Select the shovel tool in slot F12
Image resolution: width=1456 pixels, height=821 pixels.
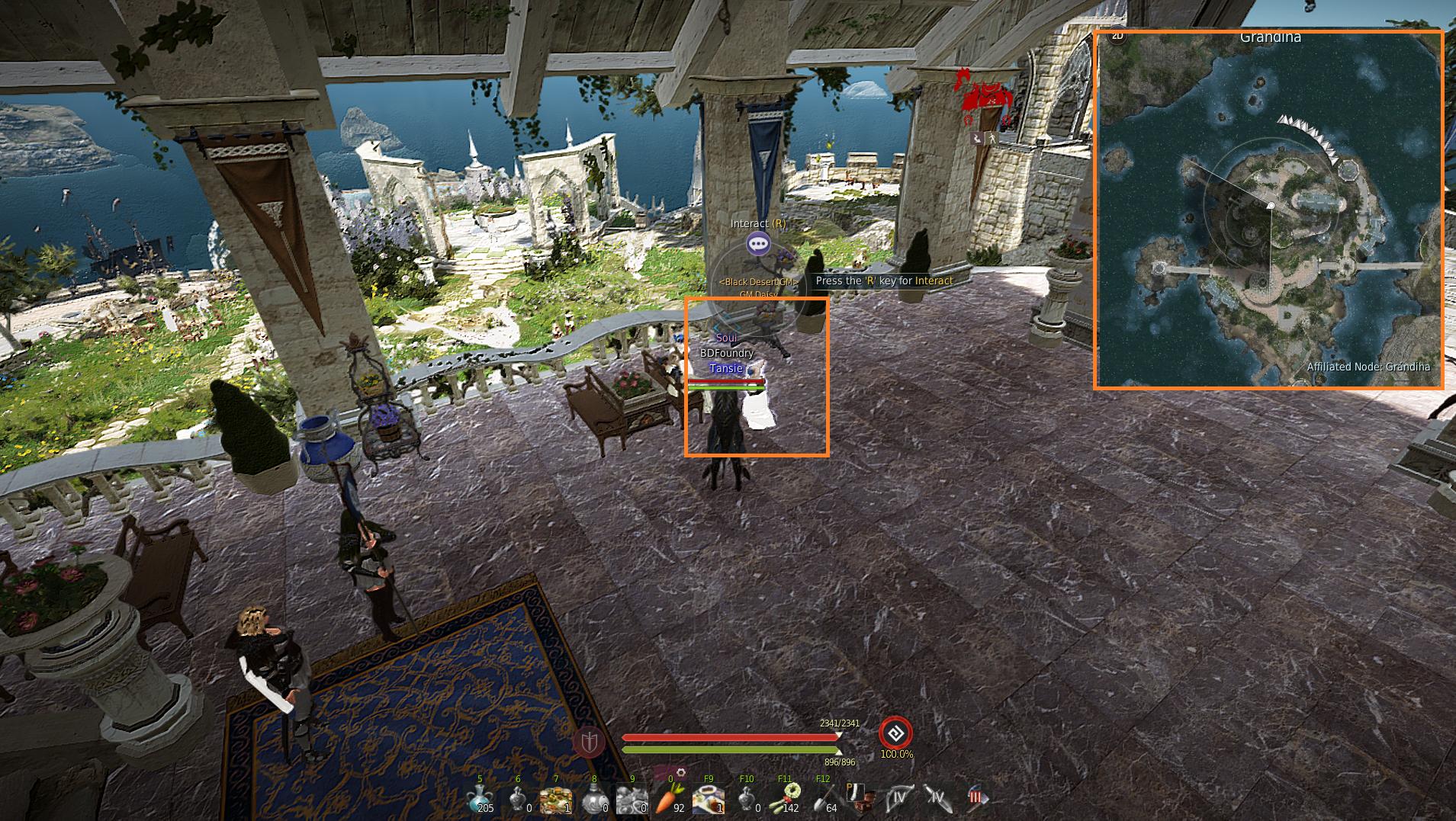[x=823, y=799]
